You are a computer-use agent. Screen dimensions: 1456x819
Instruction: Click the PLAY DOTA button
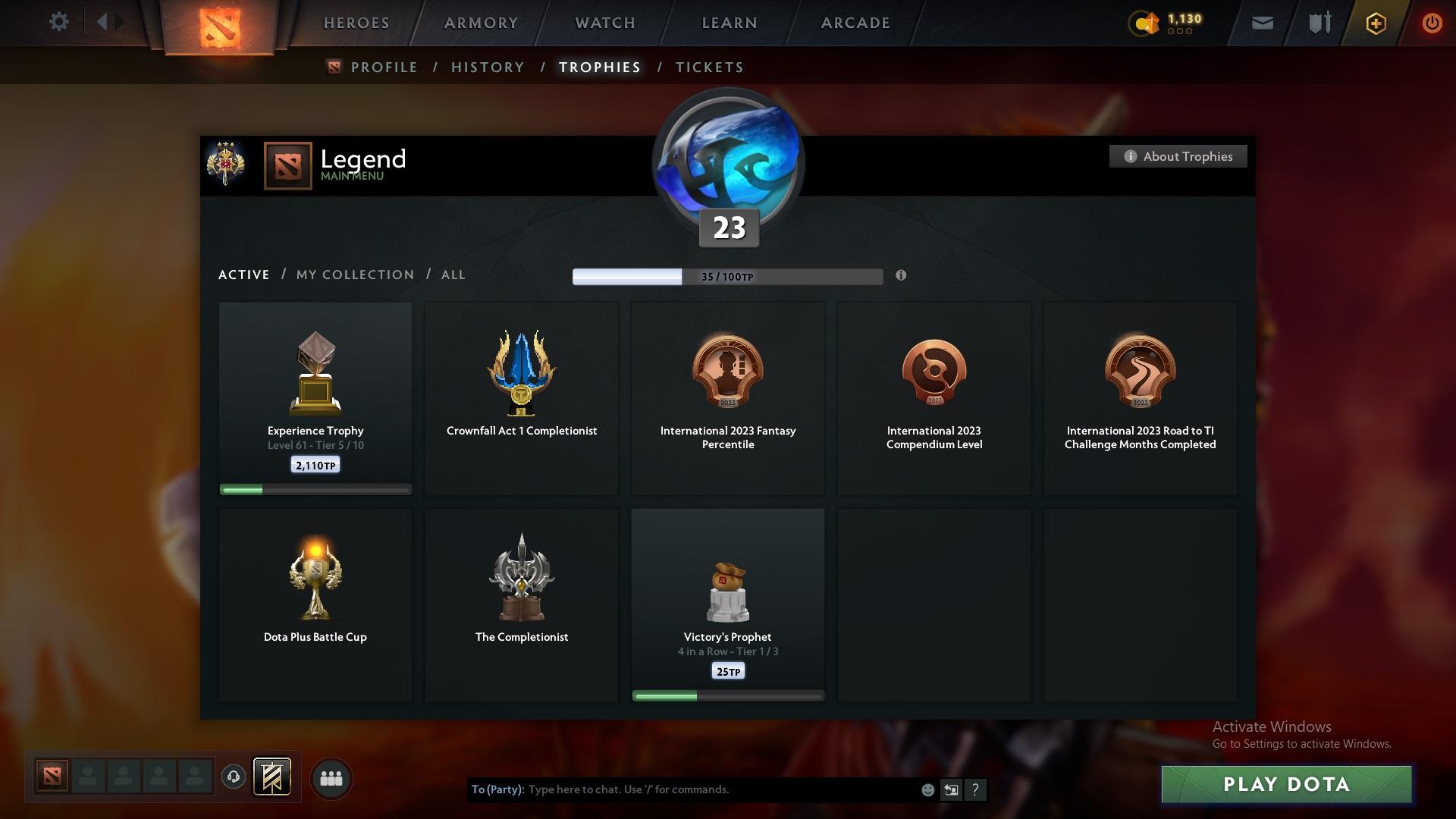(1287, 784)
